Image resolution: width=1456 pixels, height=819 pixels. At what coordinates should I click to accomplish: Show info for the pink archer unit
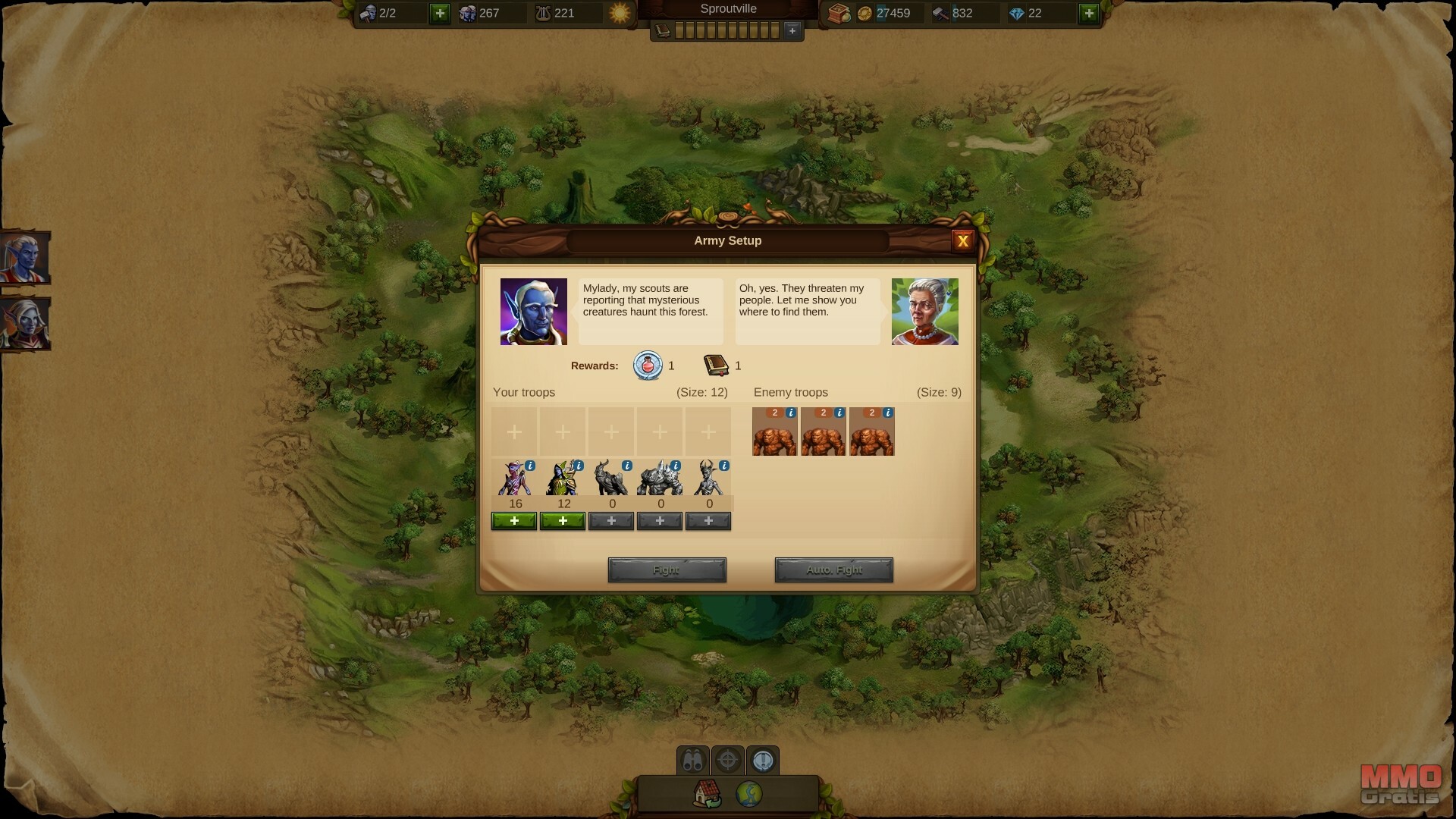[530, 466]
